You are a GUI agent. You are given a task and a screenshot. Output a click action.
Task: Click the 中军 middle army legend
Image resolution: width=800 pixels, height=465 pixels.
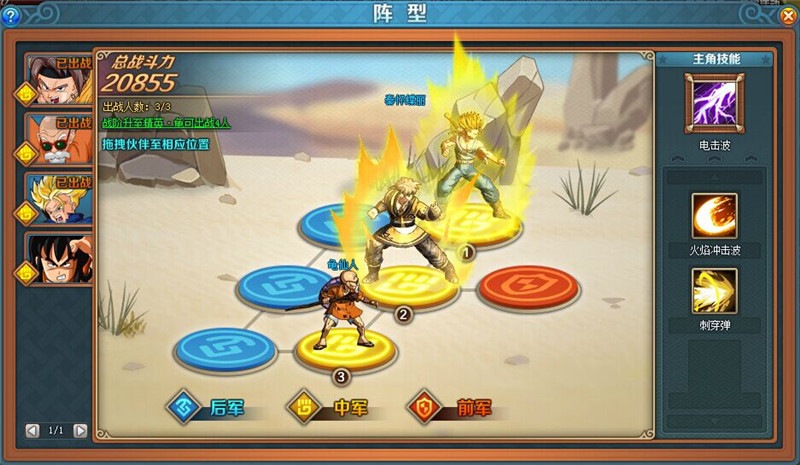point(326,407)
